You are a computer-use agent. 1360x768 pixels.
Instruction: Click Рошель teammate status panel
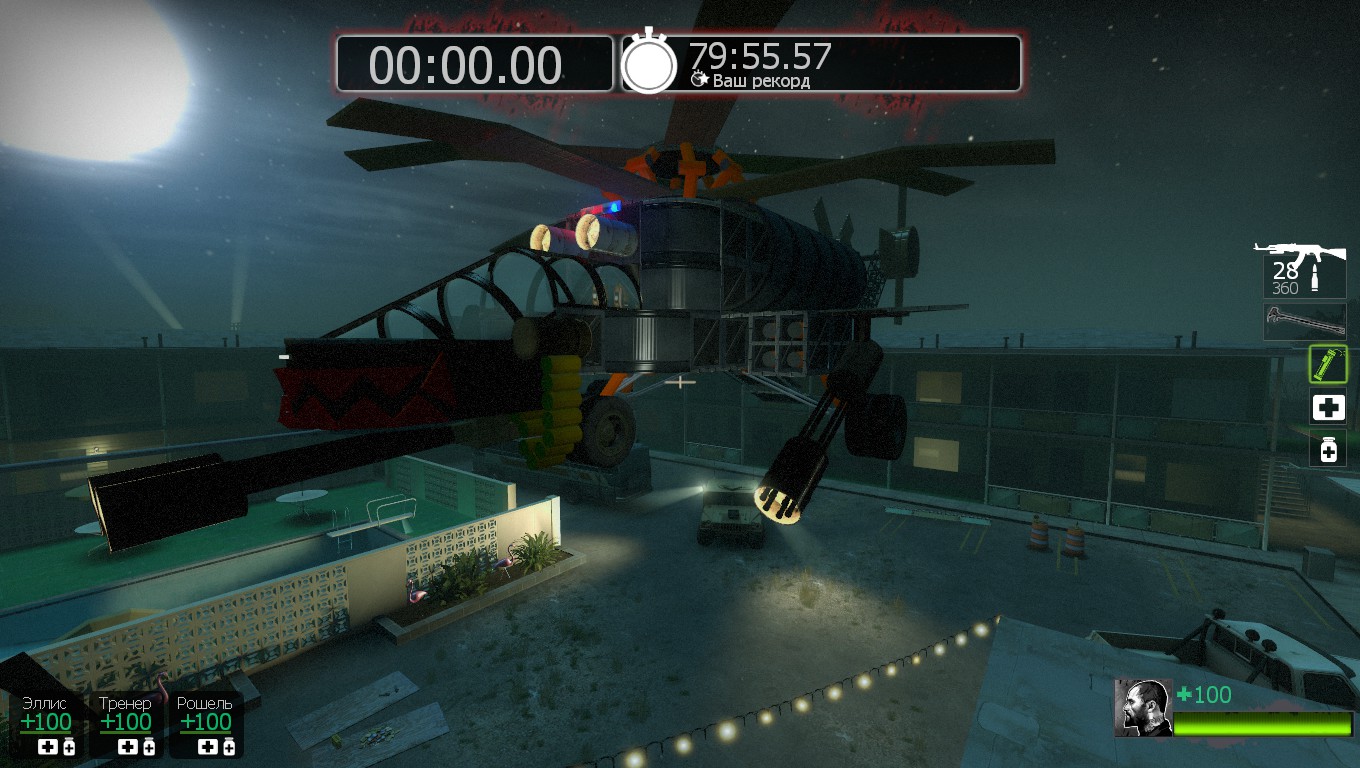point(205,724)
